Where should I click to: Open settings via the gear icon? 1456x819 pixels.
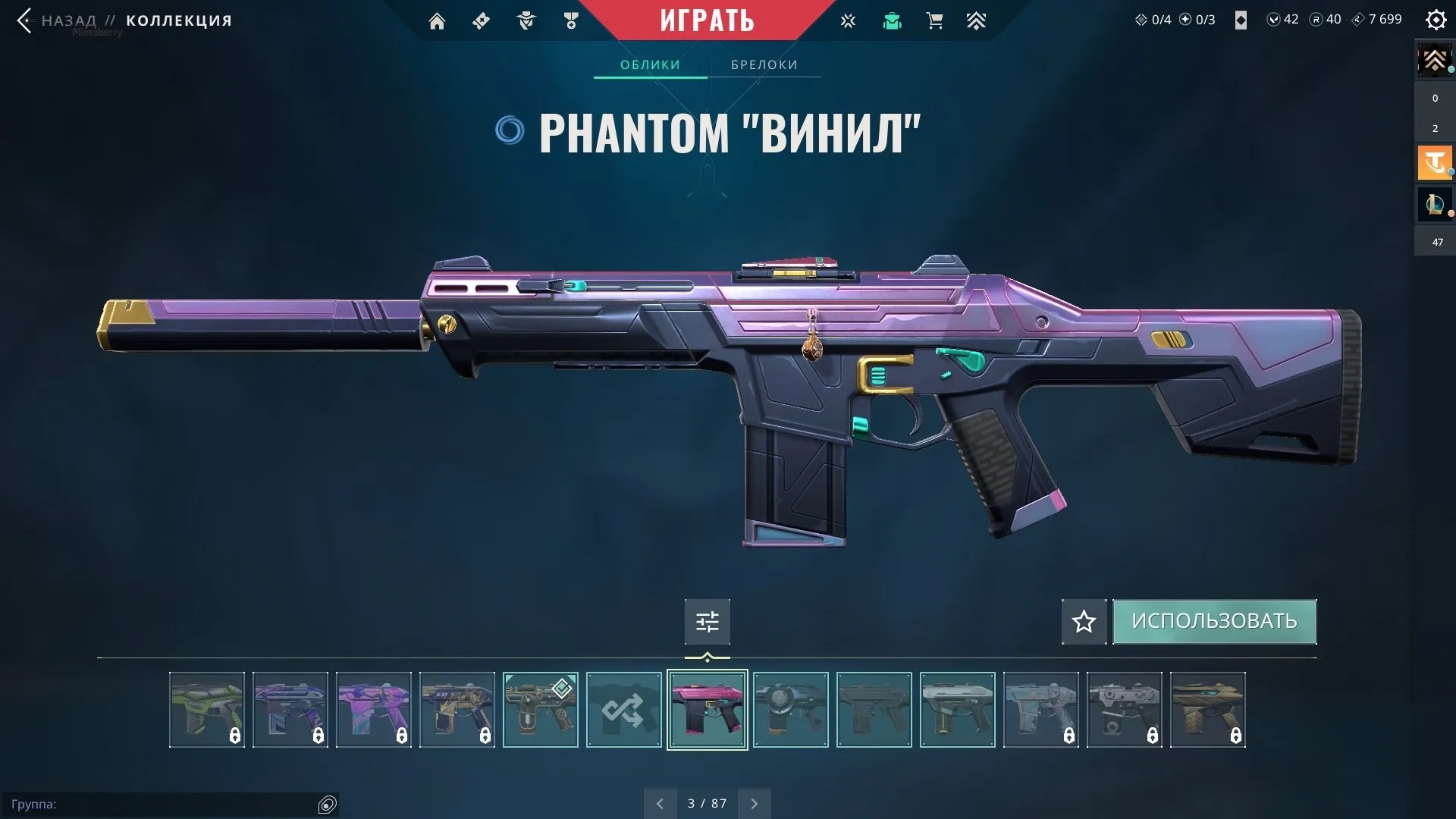point(1436,20)
